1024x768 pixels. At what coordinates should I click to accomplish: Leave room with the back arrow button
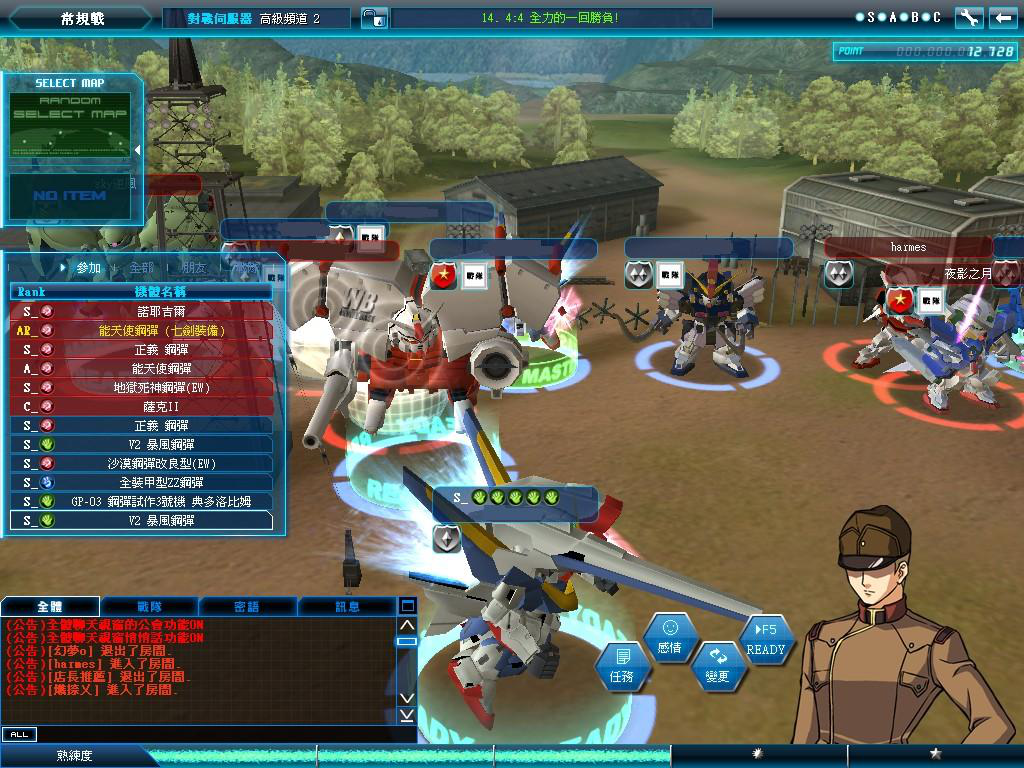point(1002,17)
